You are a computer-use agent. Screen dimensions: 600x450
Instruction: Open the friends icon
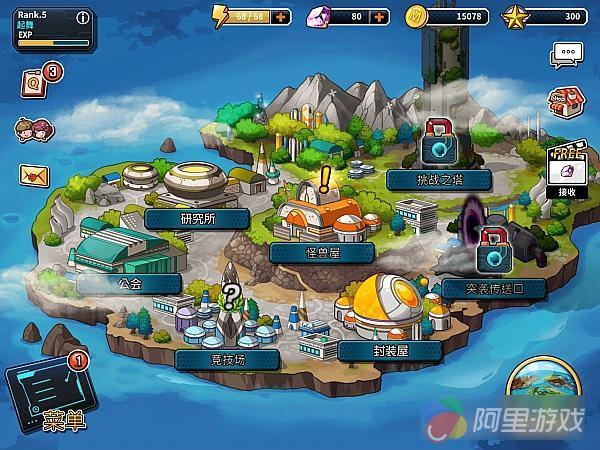(29, 130)
